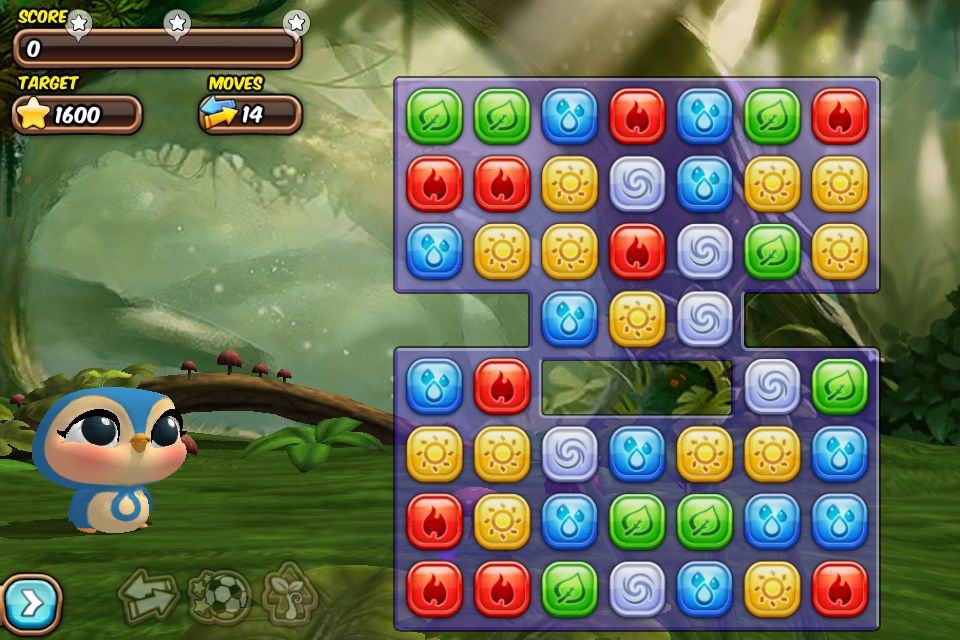Select the water tile in the three-tile row
Screen dimensions: 960x640
[x=569, y=319]
